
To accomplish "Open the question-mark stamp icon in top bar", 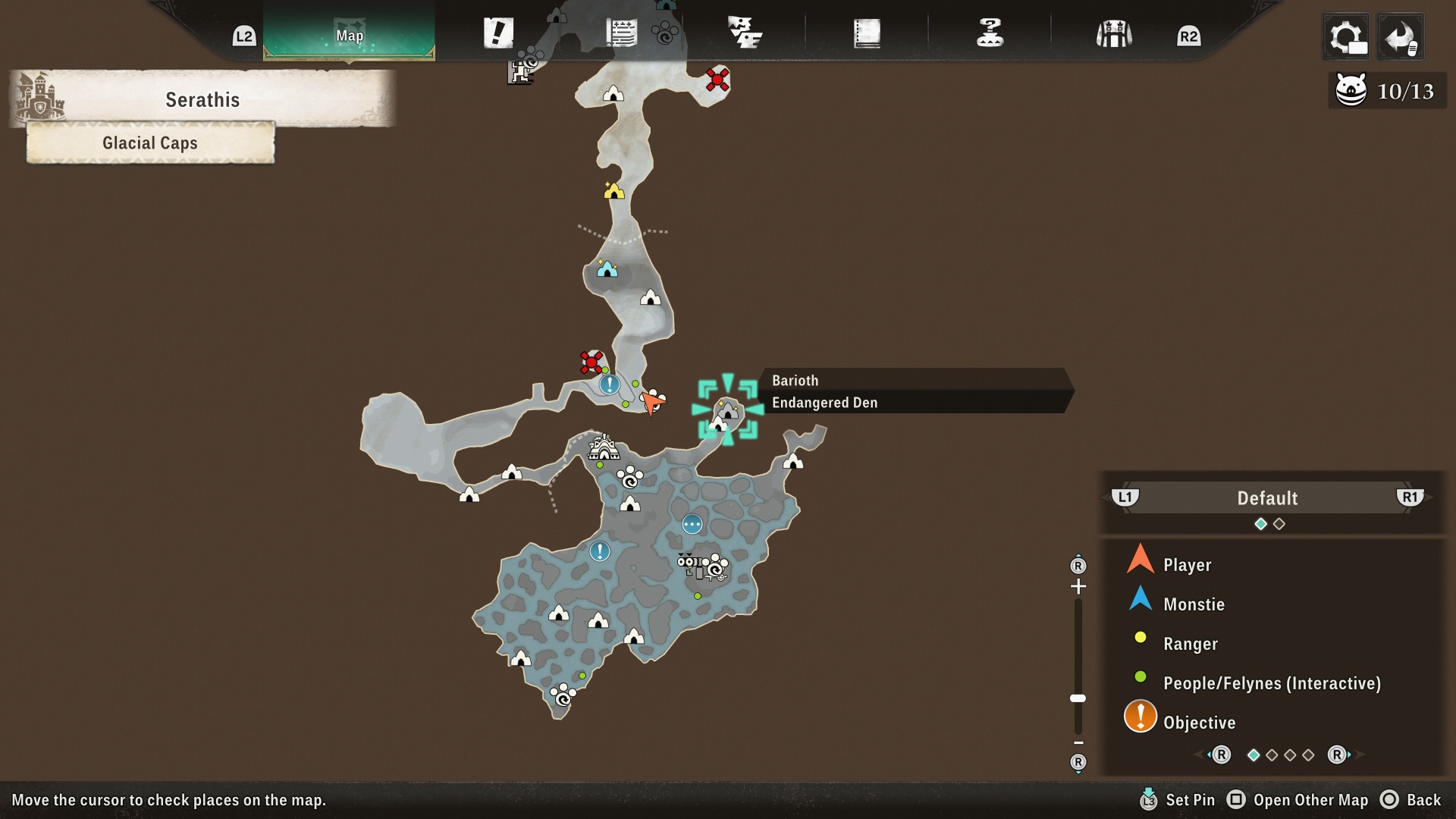I will pos(990,32).
